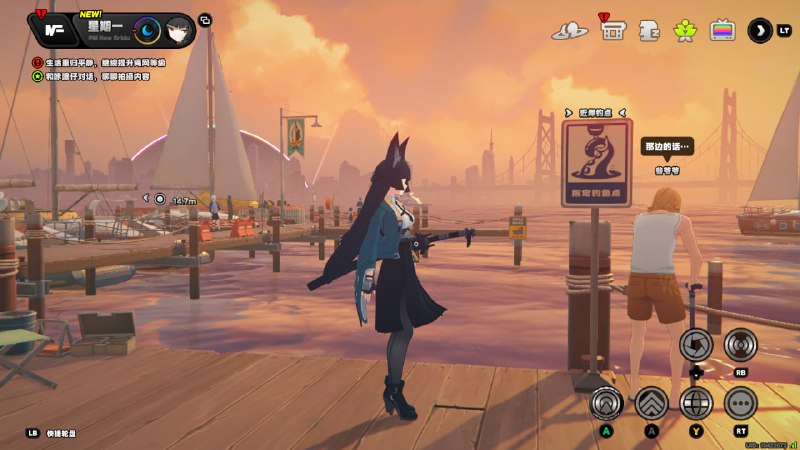The width and height of the screenshot is (800, 450).
Task: Open the green side quest tracker
Action: [38, 75]
